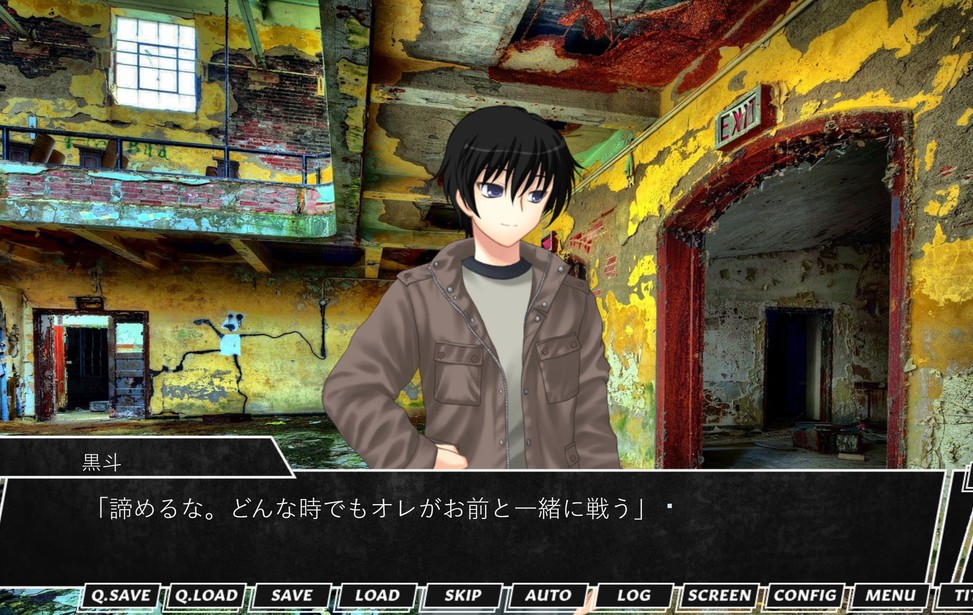Image resolution: width=973 pixels, height=615 pixels.
Task: Activate SKIP to fast-forward dialogue
Action: coord(463,596)
